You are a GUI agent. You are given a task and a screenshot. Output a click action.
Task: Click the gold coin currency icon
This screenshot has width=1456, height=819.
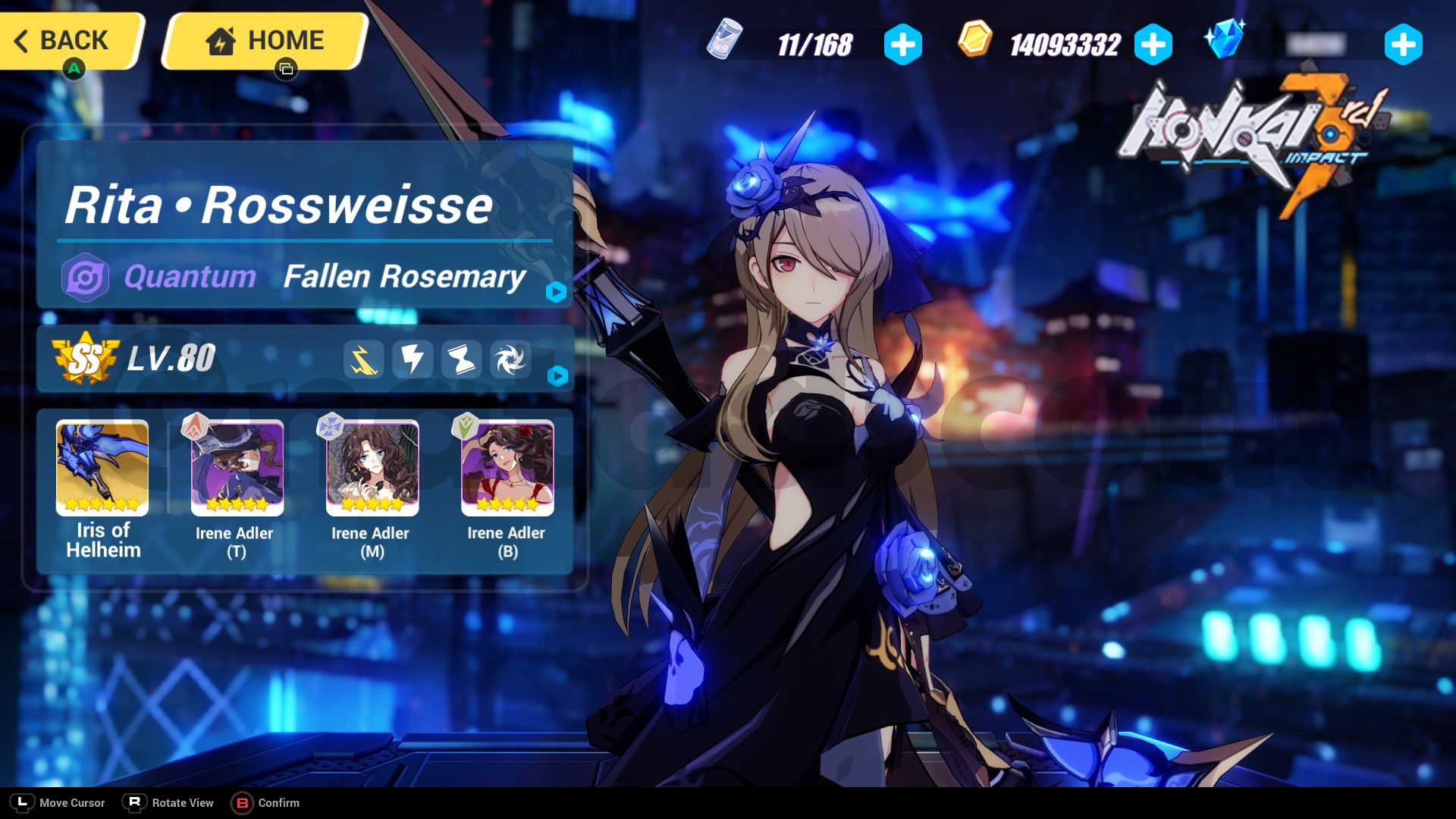coord(976,44)
